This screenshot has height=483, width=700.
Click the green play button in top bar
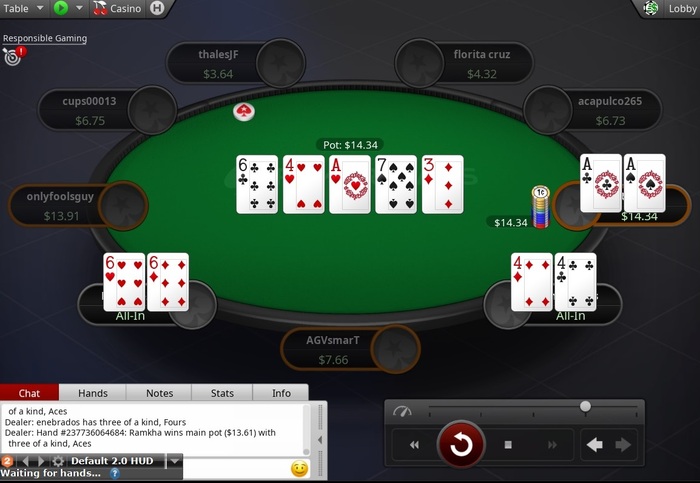[61, 8]
